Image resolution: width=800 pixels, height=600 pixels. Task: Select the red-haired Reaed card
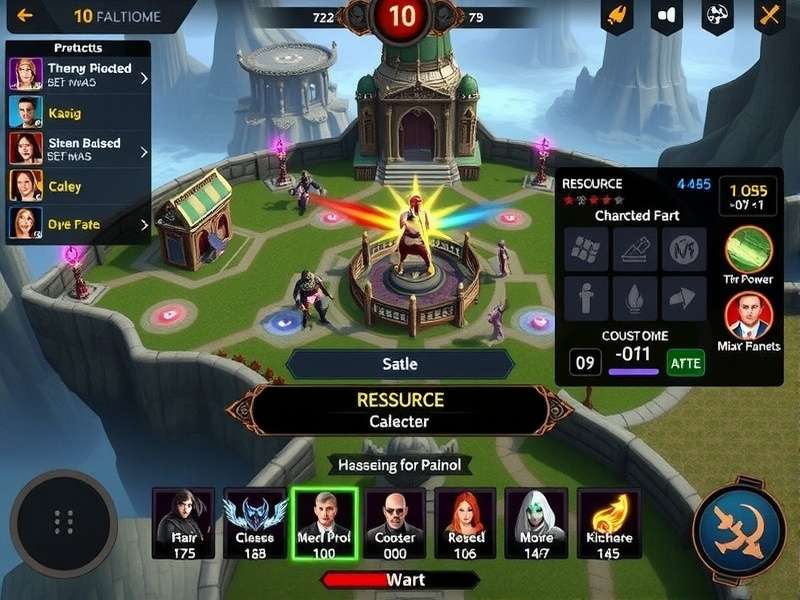point(466,523)
